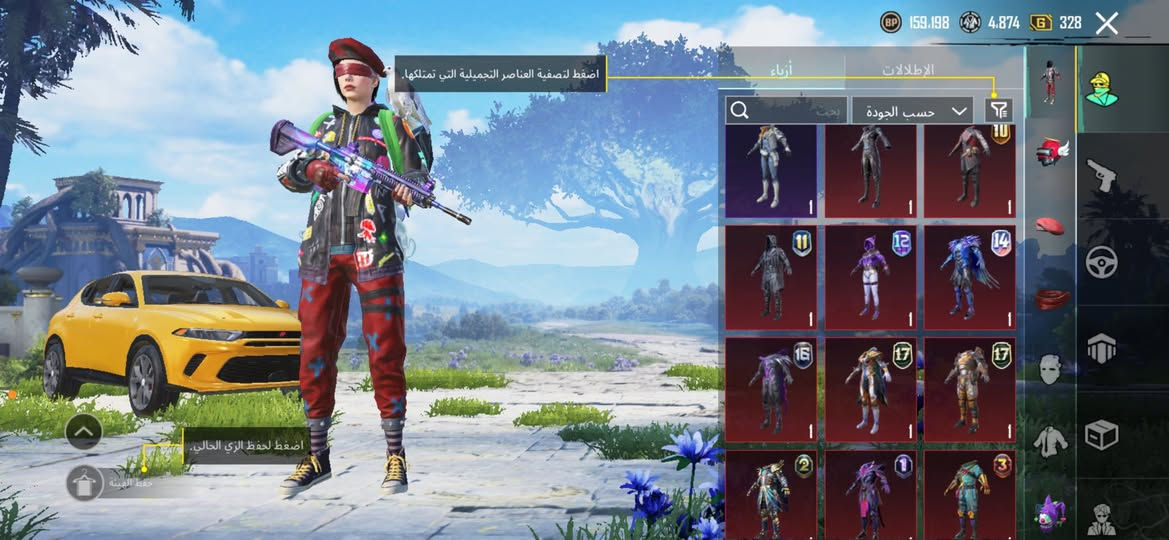Screen dimensions: 1169x540
Task: Expand the round up-arrow button
Action: [84, 432]
